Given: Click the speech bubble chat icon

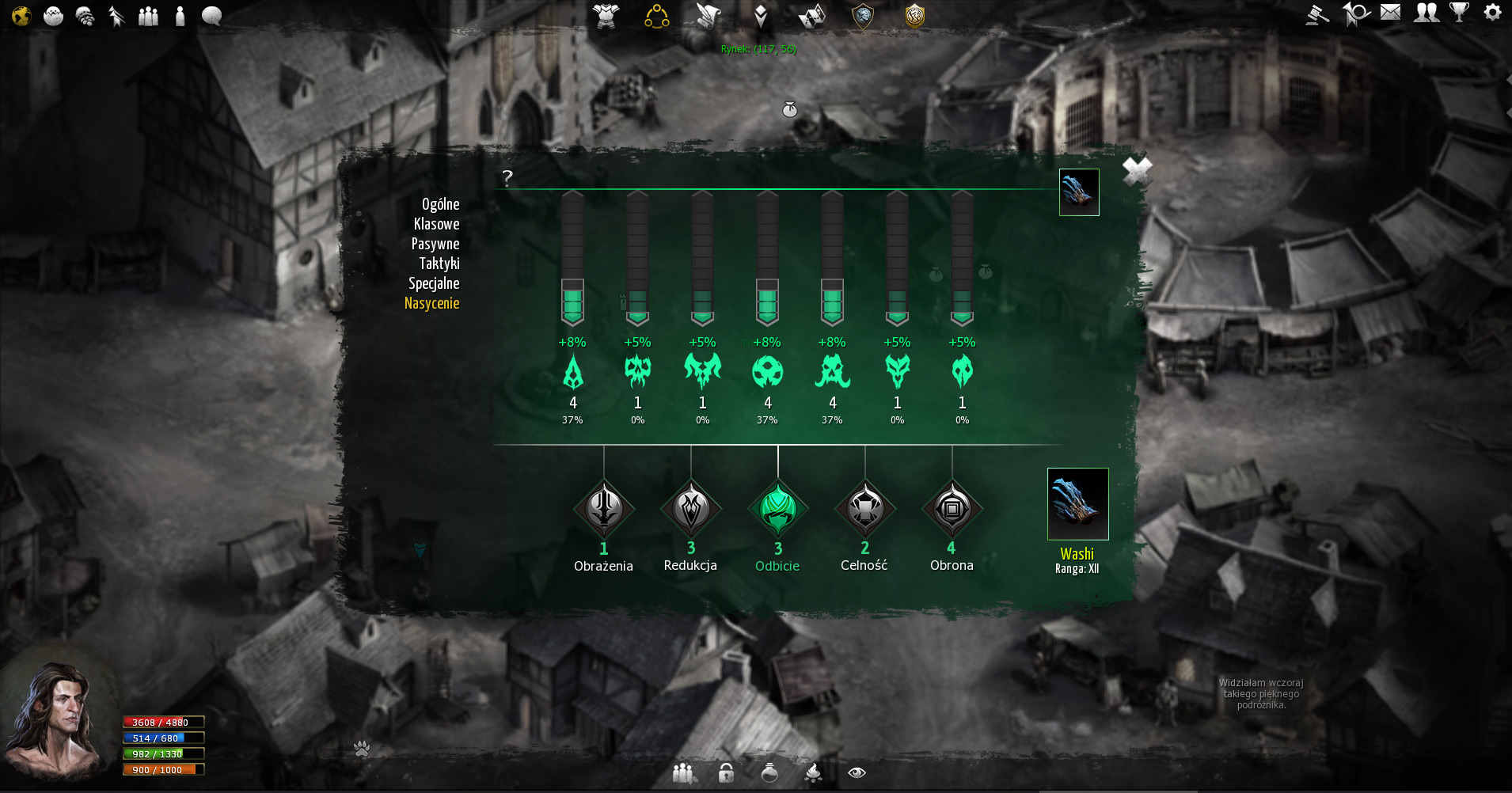Looking at the screenshot, I should [211, 16].
